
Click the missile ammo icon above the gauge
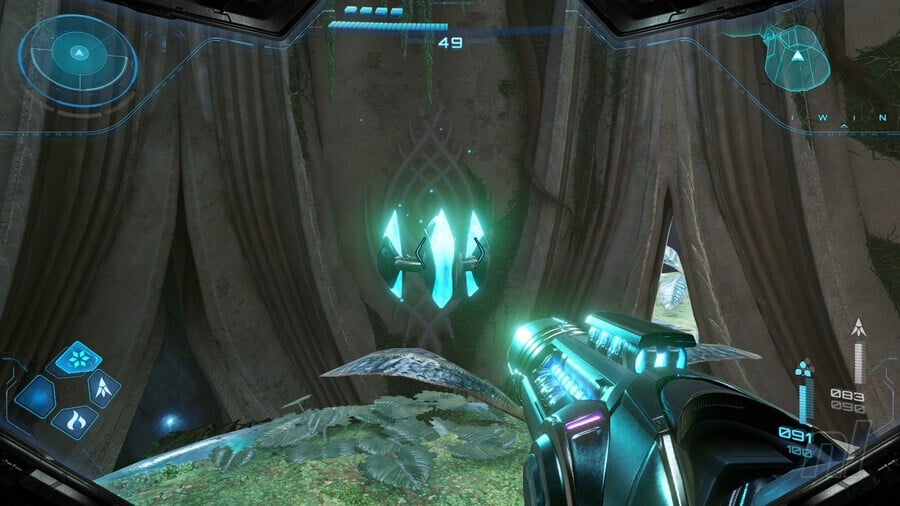coord(857,328)
